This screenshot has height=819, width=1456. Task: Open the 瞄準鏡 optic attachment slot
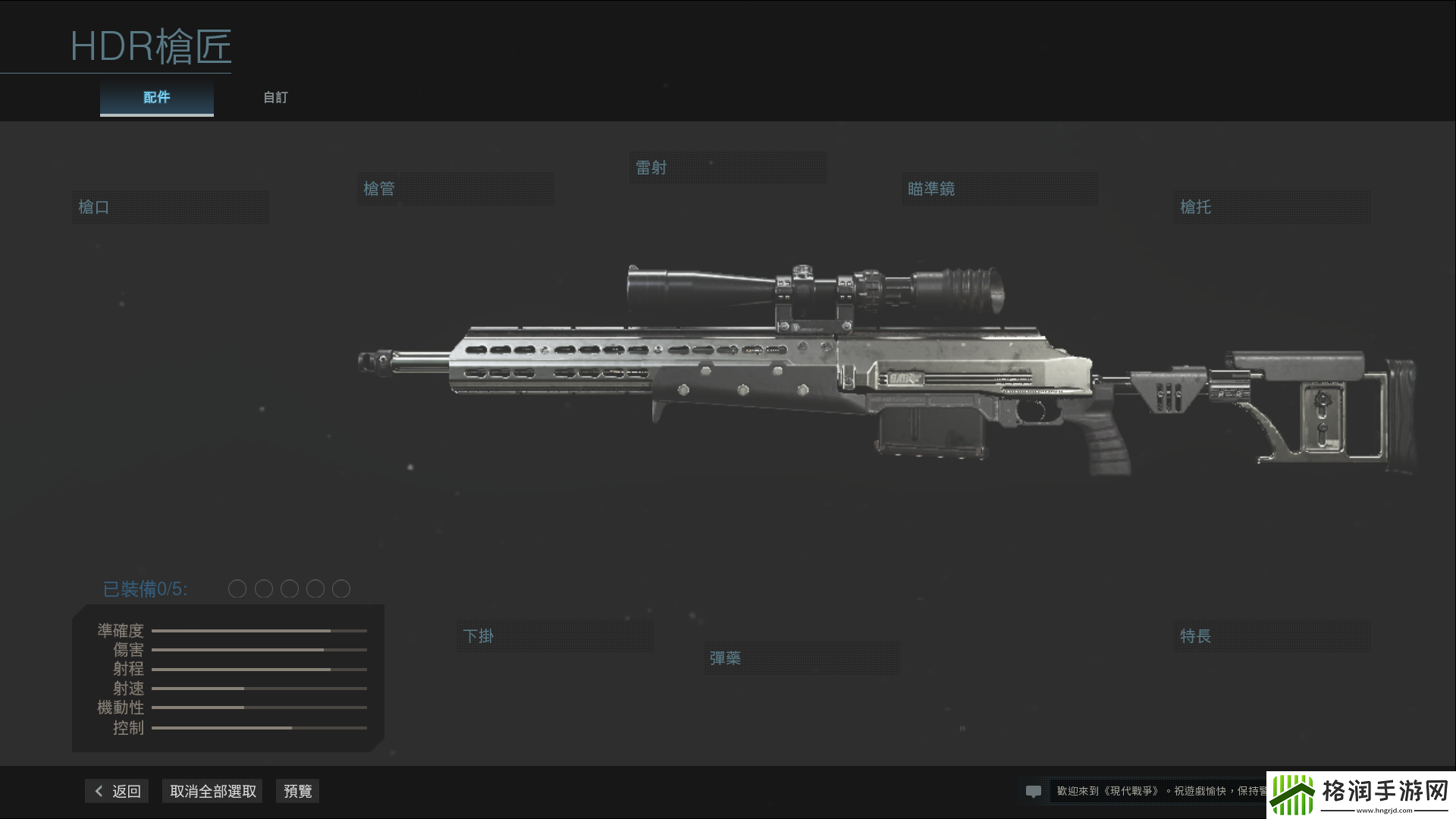[x=999, y=188]
